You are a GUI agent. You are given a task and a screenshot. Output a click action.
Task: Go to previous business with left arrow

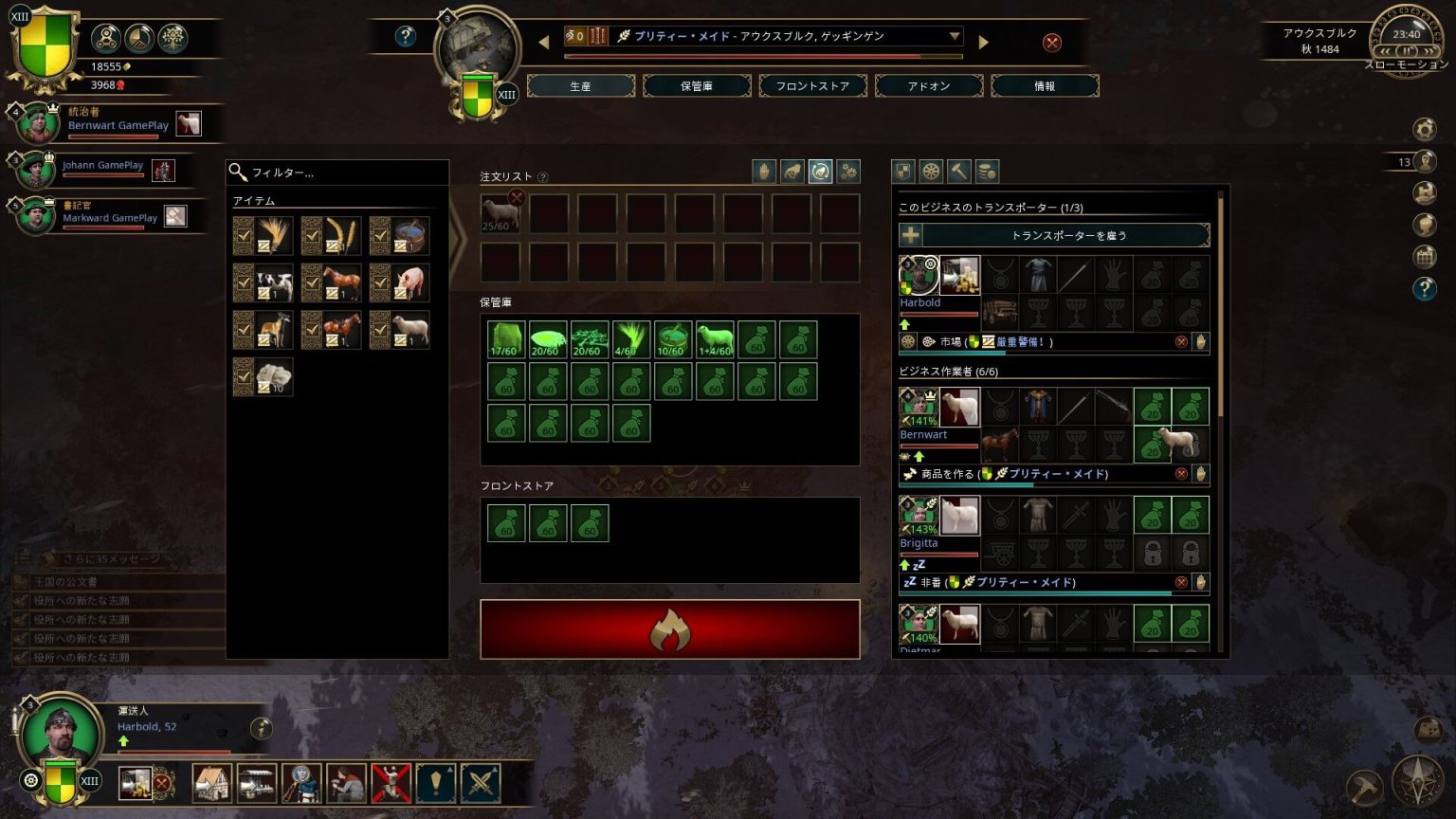coord(544,43)
